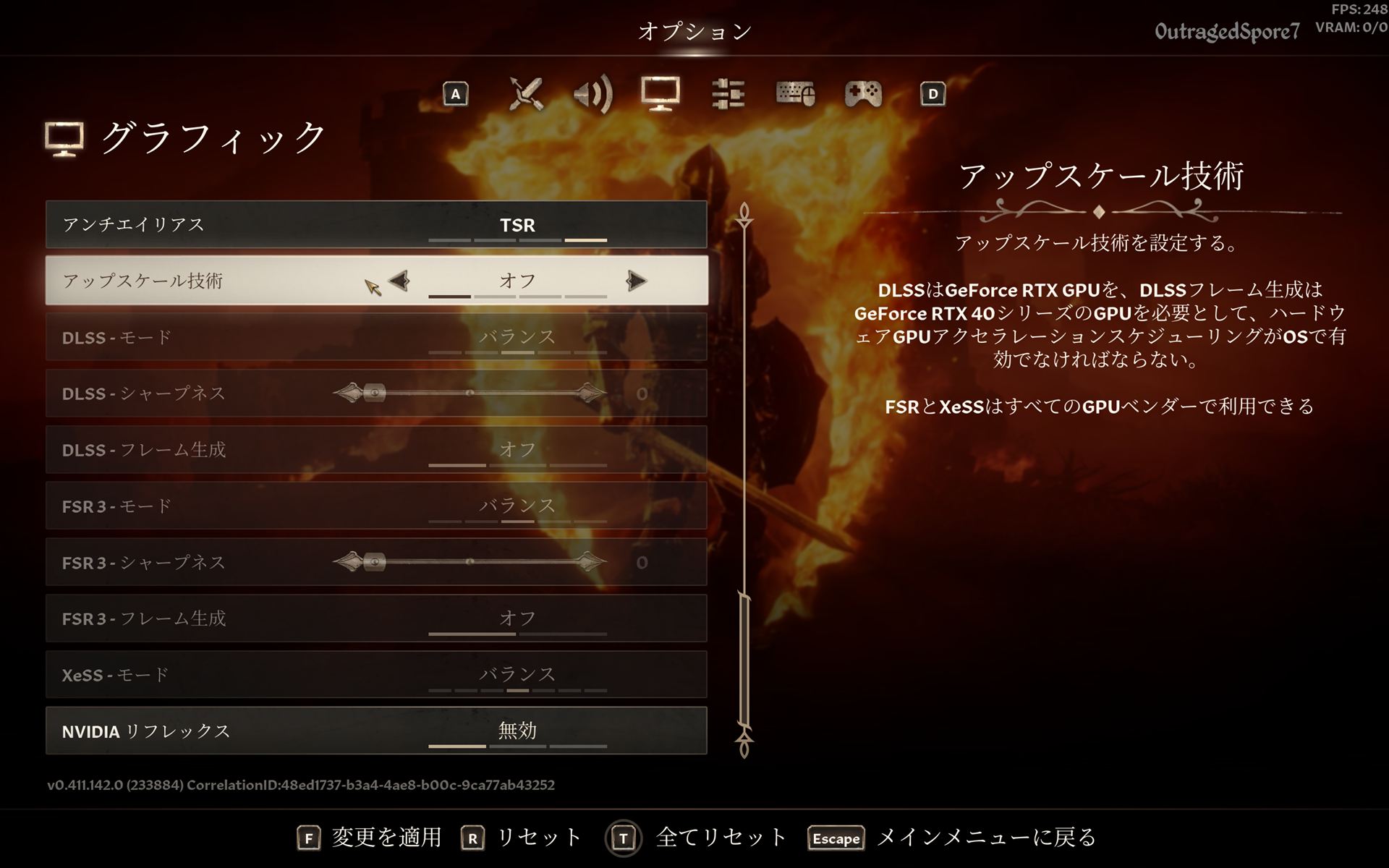Select the keyboard and mouse settings icon
The height and width of the screenshot is (868, 1389).
coord(796,94)
